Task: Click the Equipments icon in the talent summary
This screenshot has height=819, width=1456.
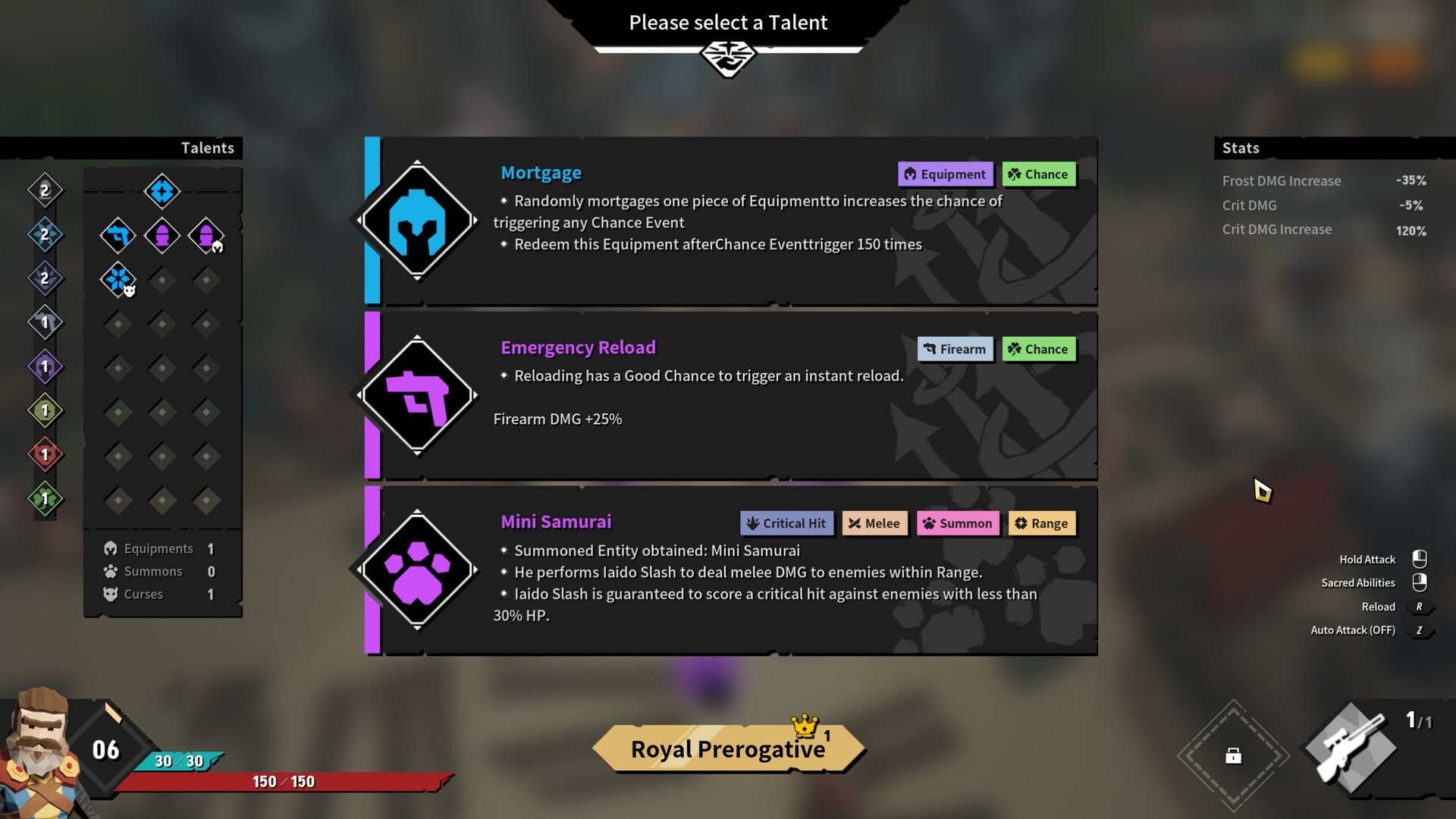Action: [111, 548]
